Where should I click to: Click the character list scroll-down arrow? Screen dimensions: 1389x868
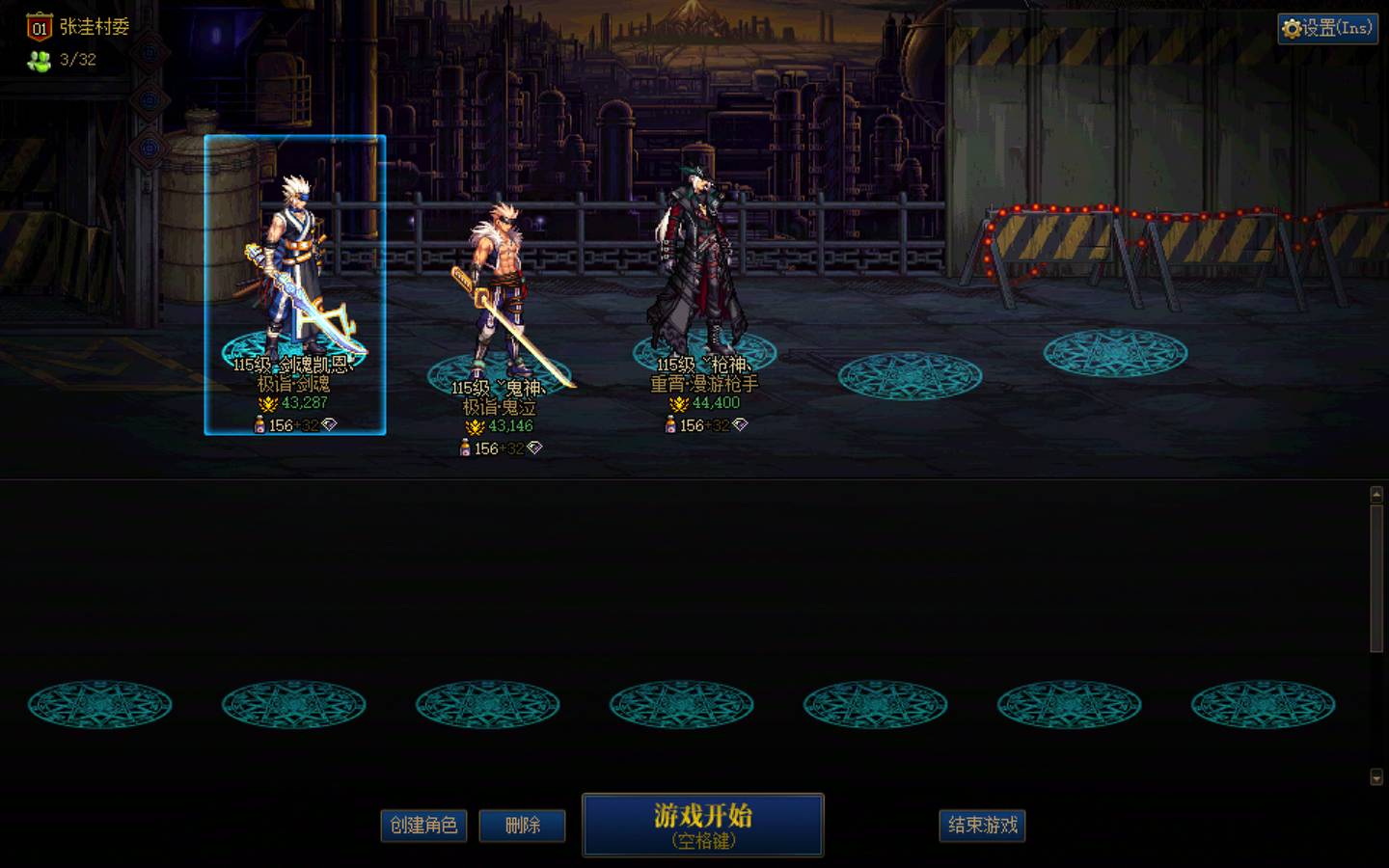1376,777
